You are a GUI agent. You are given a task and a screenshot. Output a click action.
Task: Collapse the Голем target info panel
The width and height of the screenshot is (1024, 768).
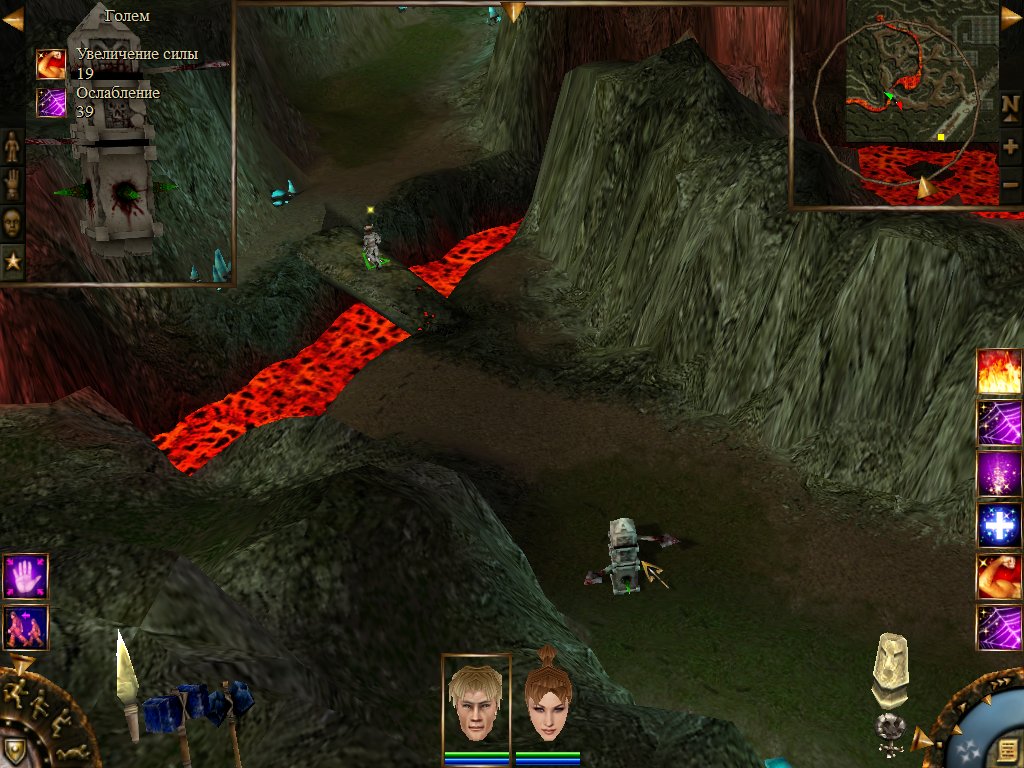[12, 18]
